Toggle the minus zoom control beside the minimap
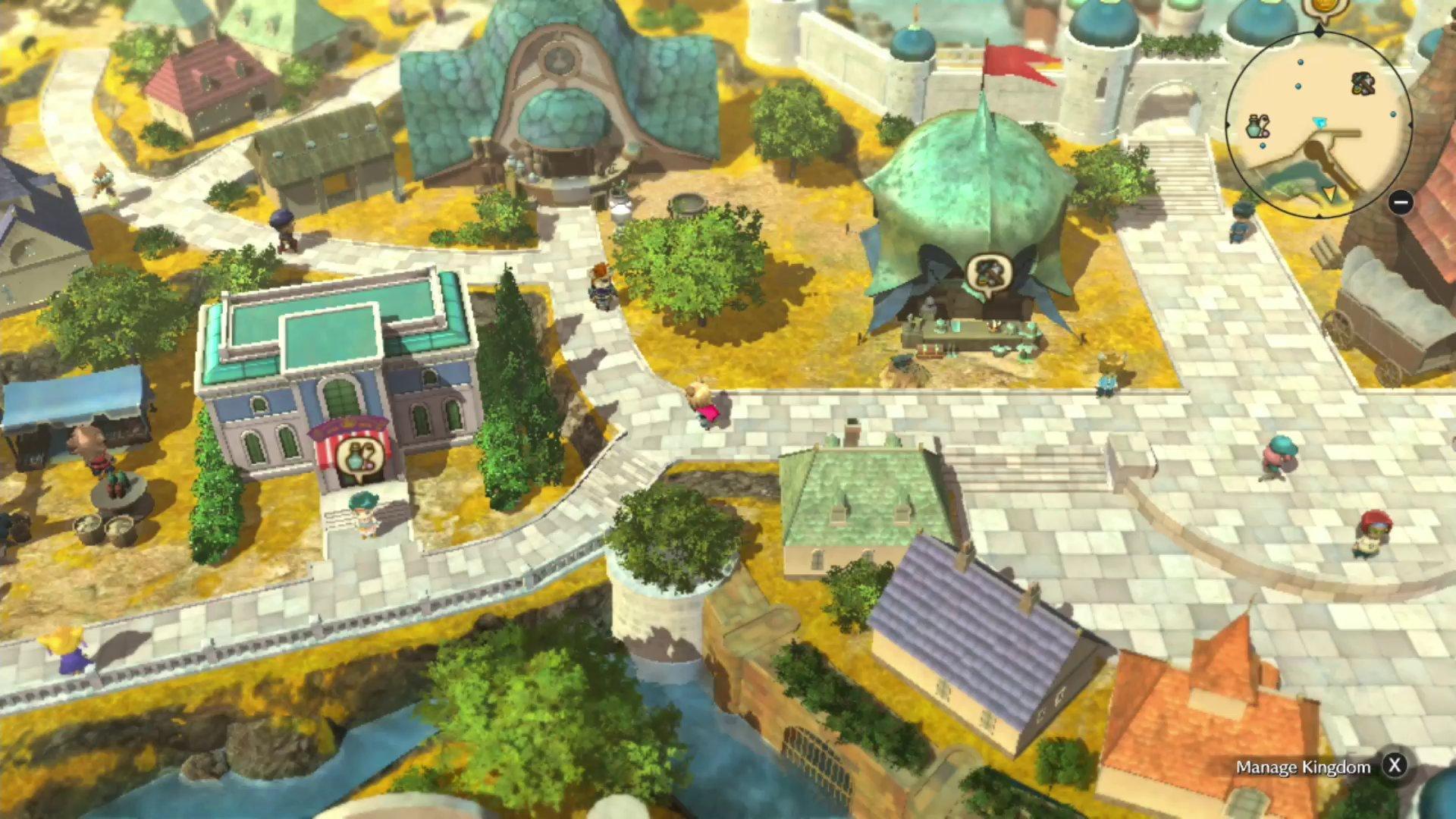Viewport: 1456px width, 819px height. 1401,202
